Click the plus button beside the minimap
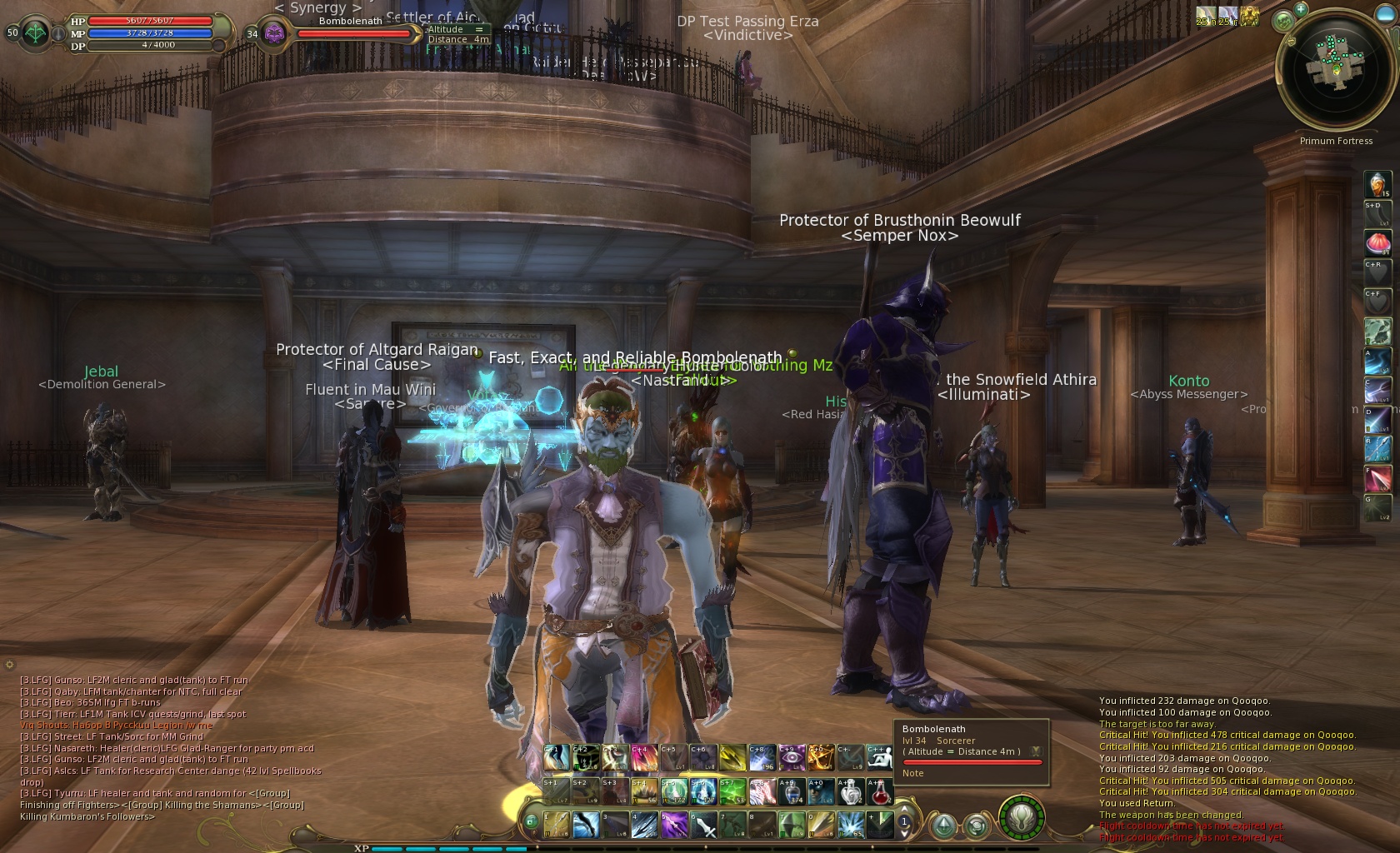1400x853 pixels. tap(1300, 9)
